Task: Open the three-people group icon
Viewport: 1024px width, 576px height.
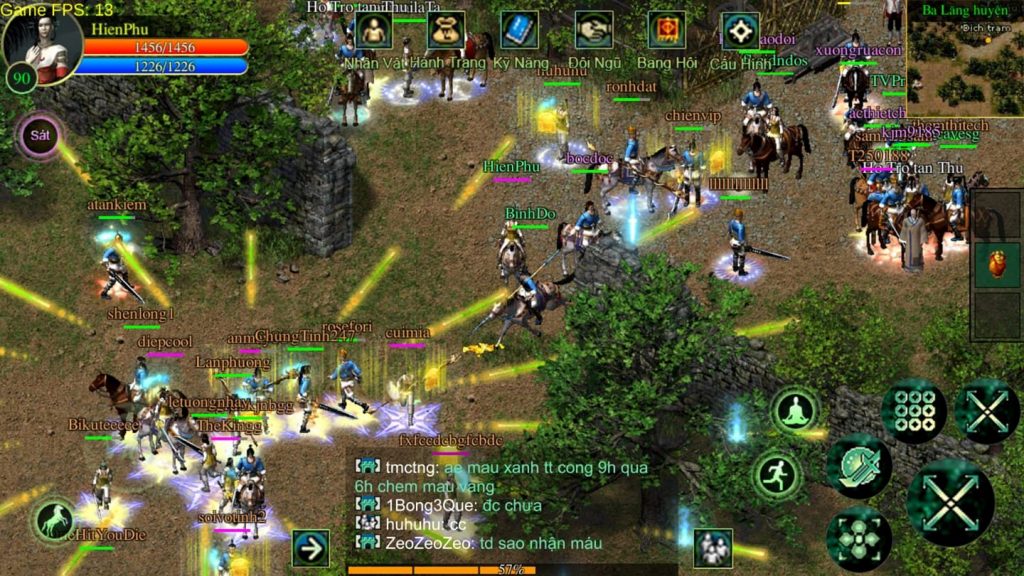Action: [712, 547]
